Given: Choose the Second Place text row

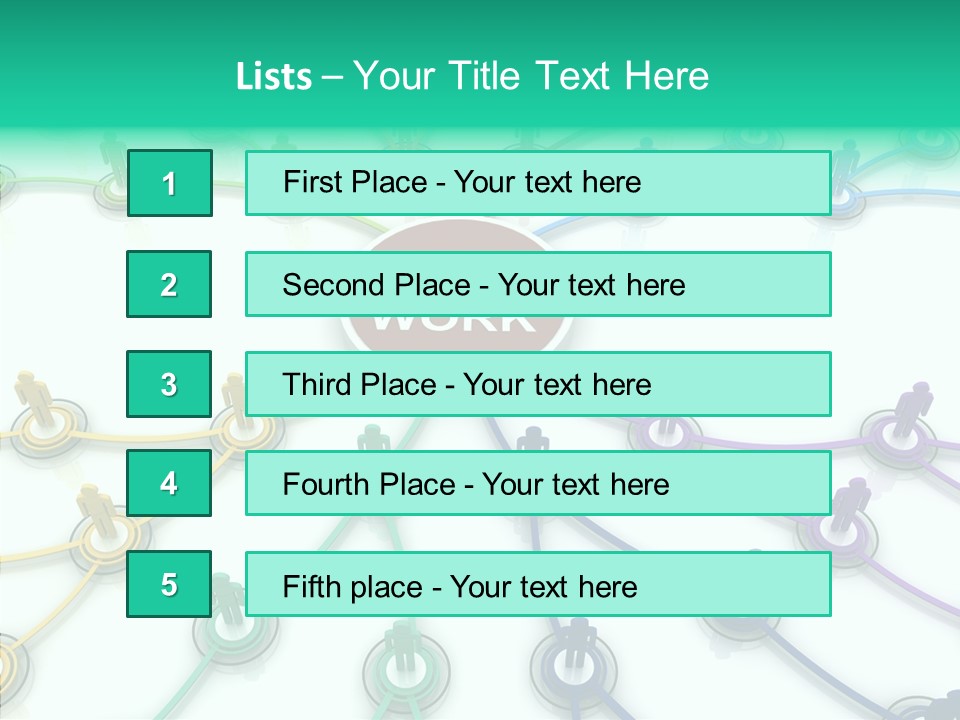Looking at the screenshot, I should 538,284.
